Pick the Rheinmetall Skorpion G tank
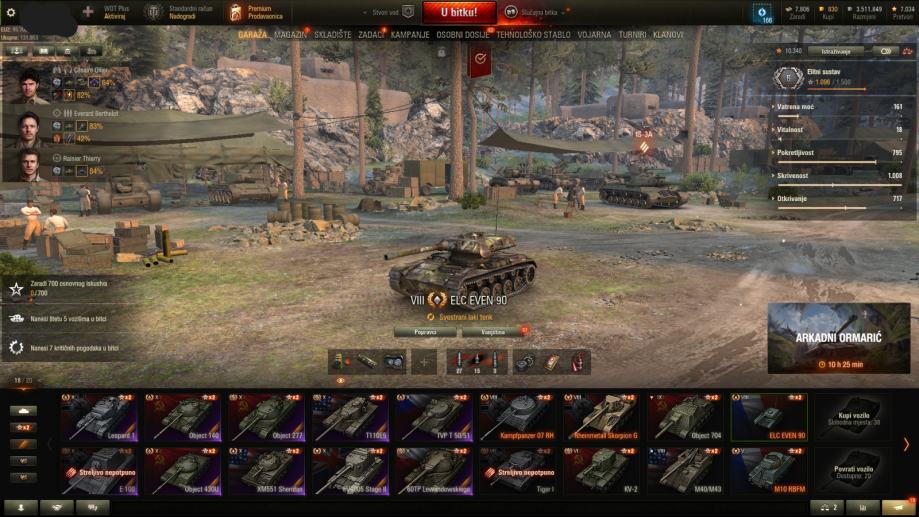Viewport: 919px width, 517px height. tap(603, 417)
